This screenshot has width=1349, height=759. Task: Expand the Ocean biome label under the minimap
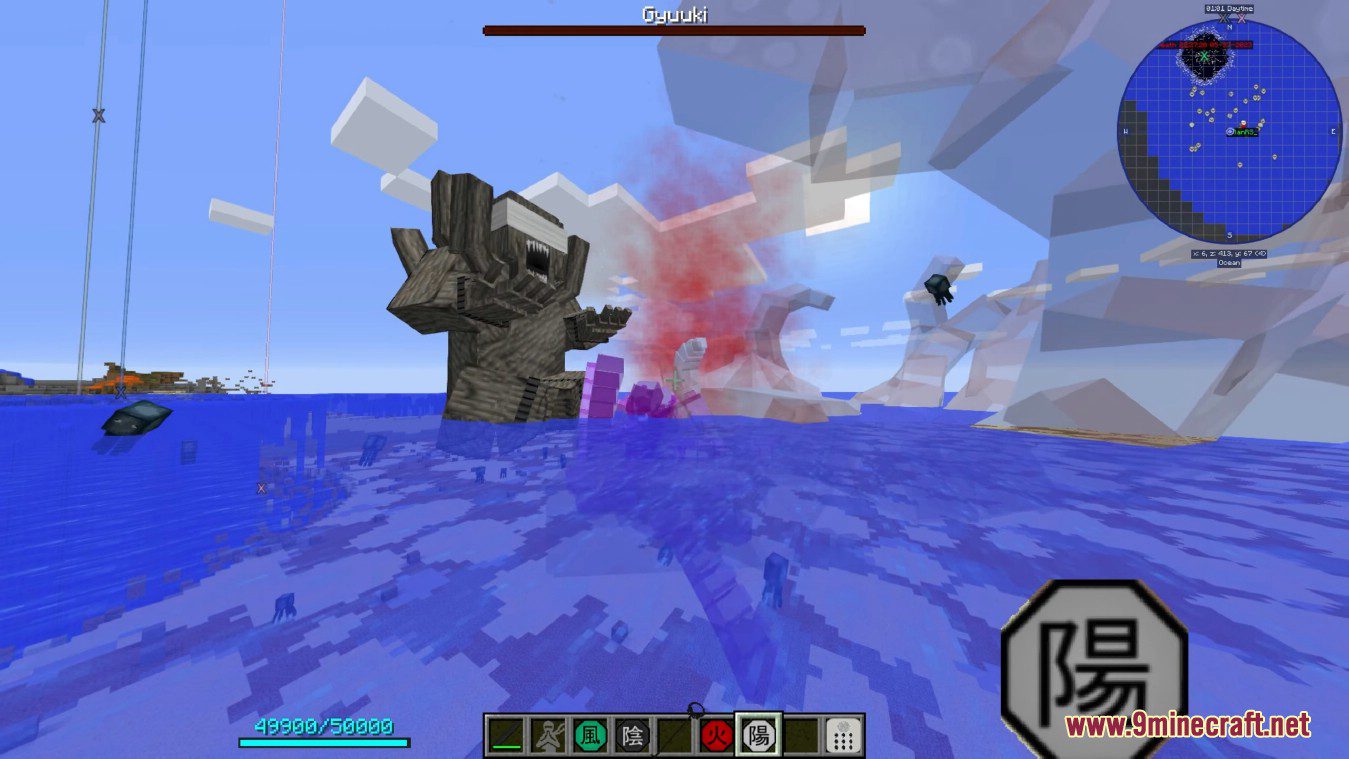coord(1229,263)
